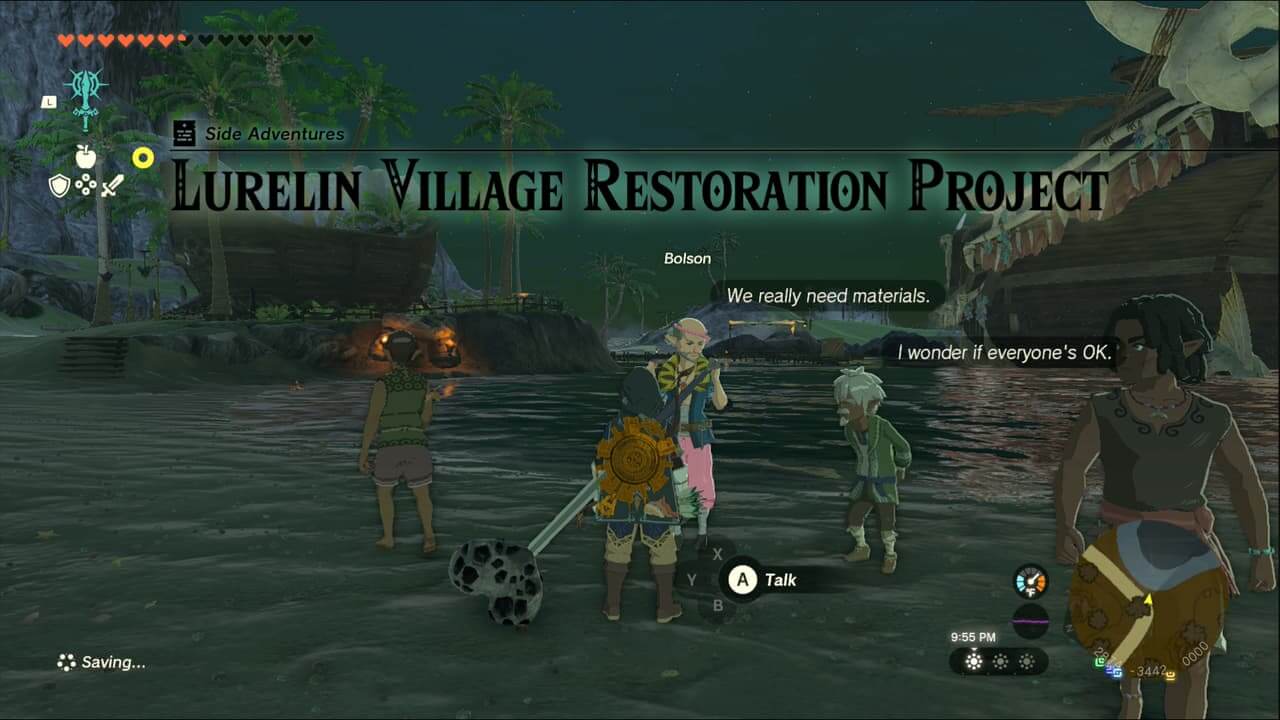Select the blue icon beside the rupee count

pyautogui.click(x=1114, y=671)
